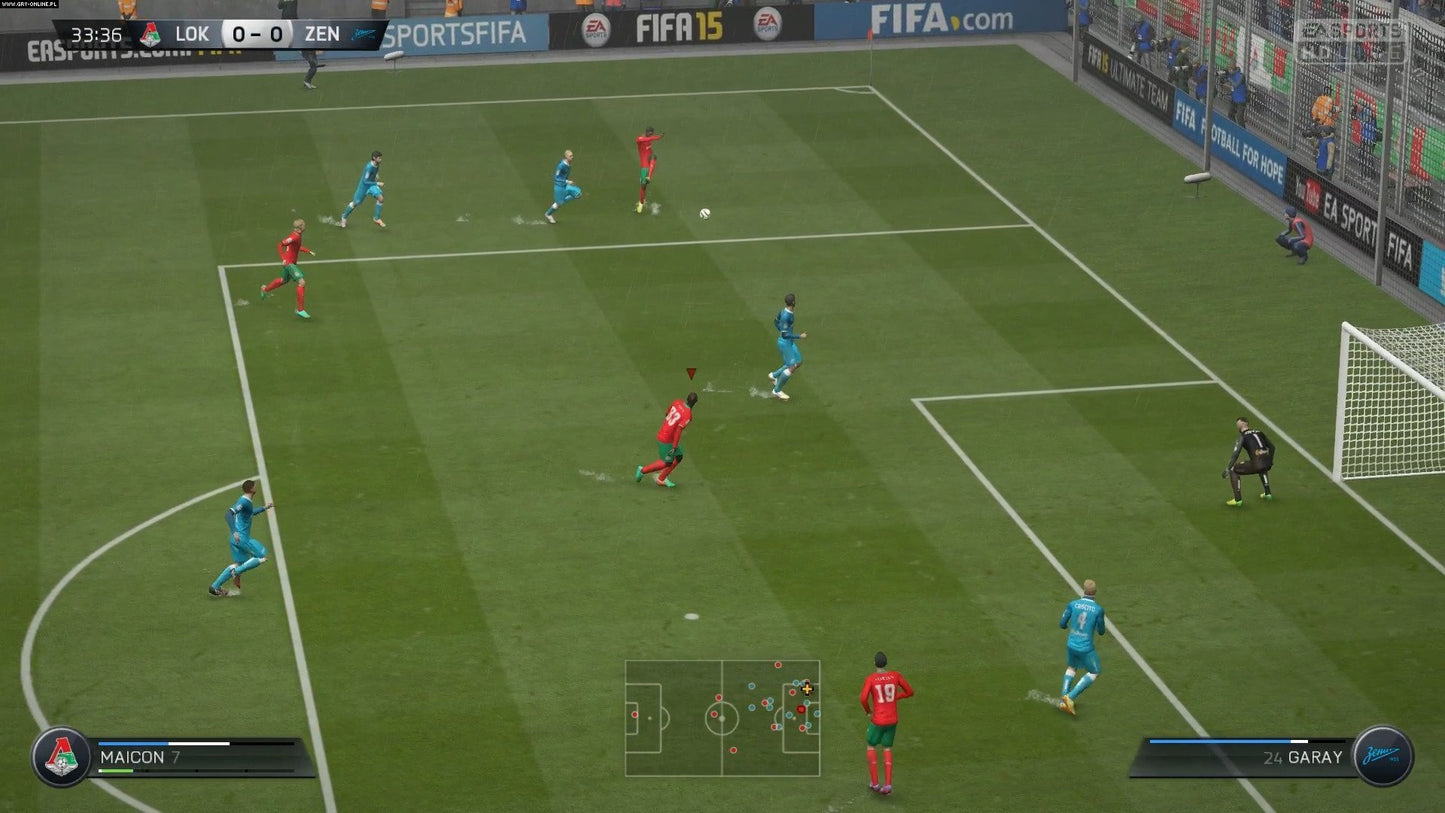
Task: Select the LOK team label
Action: [x=190, y=33]
